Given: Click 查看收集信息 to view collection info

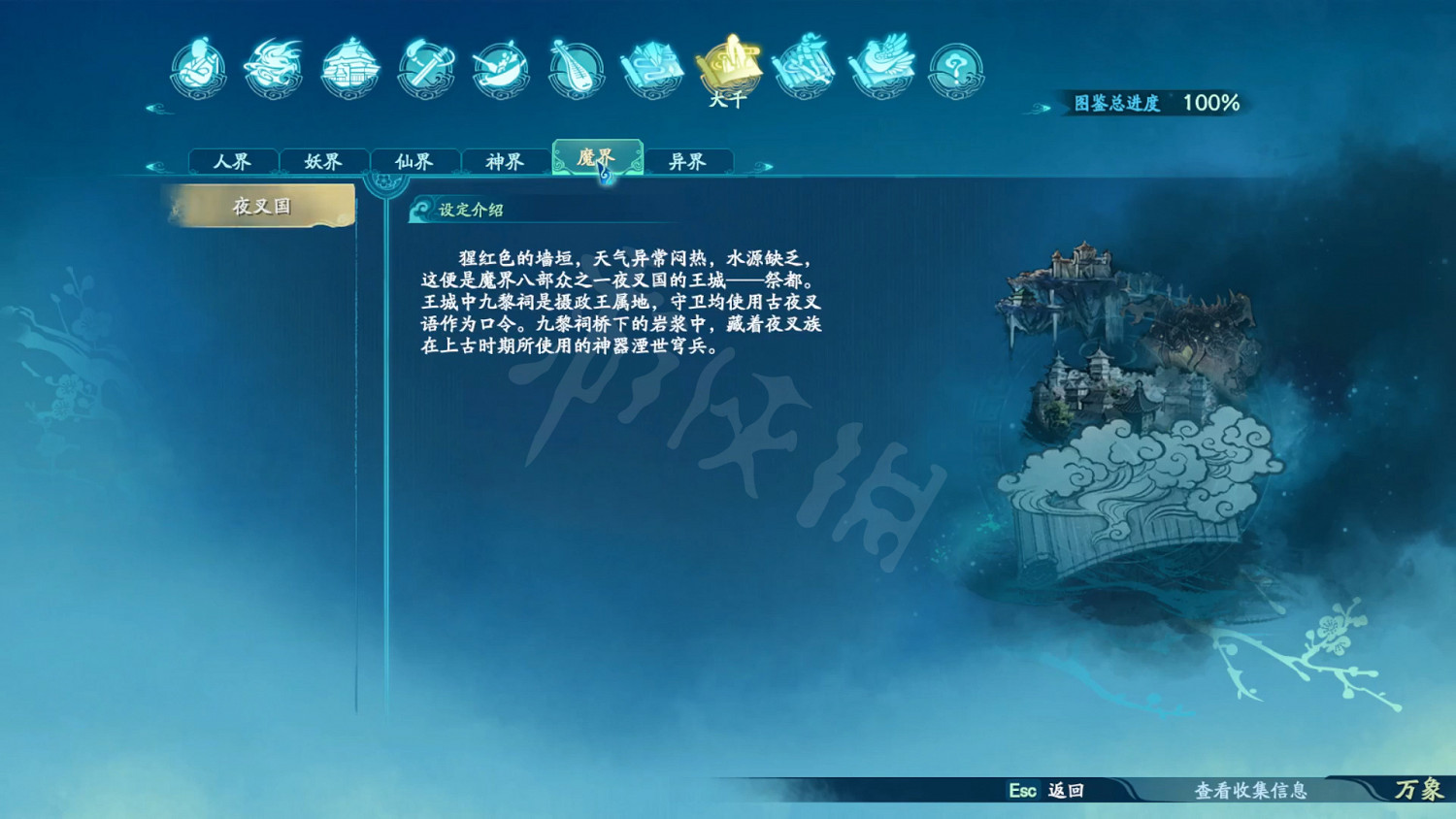Looking at the screenshot, I should [1250, 792].
